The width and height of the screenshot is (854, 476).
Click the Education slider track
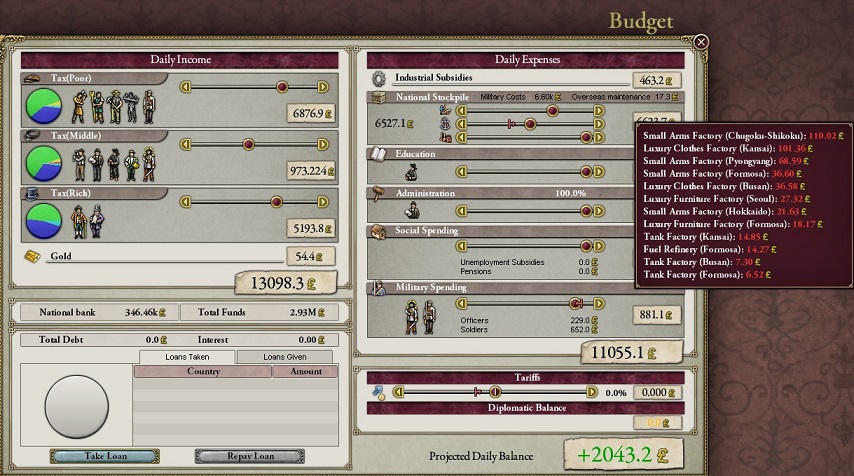coord(530,172)
